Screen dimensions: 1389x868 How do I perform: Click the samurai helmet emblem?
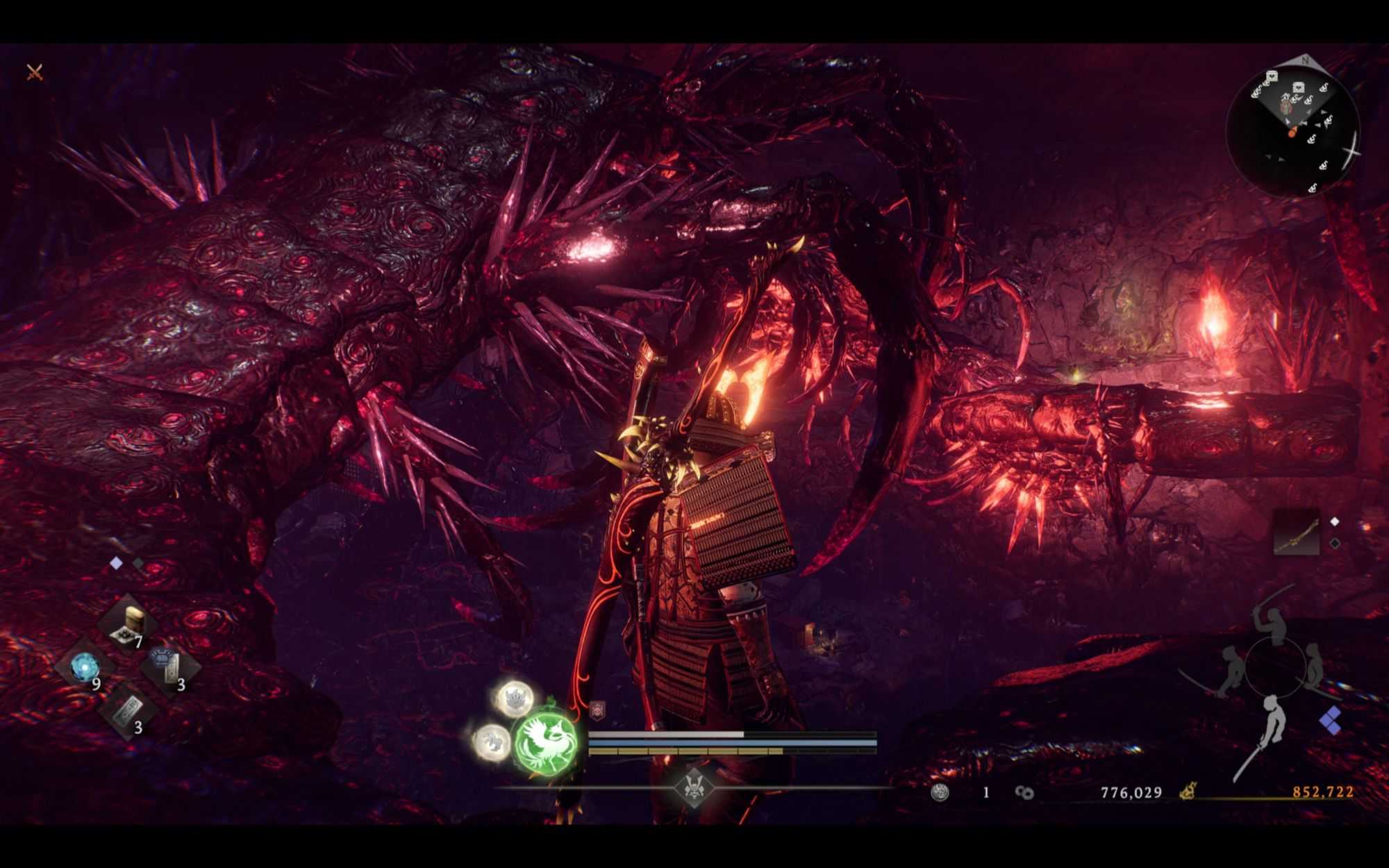click(x=692, y=788)
